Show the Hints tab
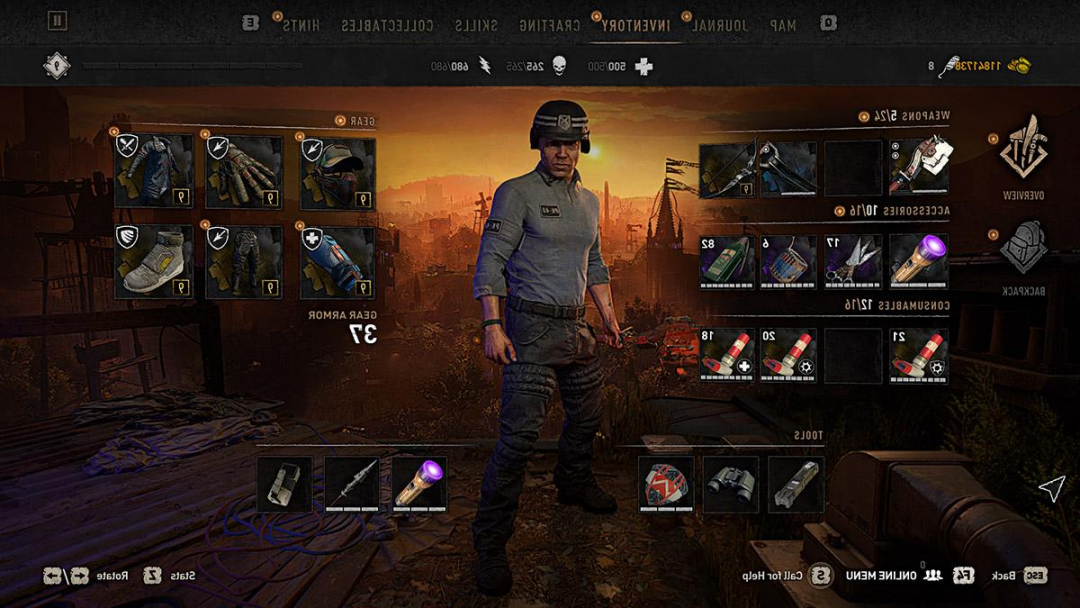This screenshot has width=1080, height=608. pyautogui.click(x=301, y=25)
